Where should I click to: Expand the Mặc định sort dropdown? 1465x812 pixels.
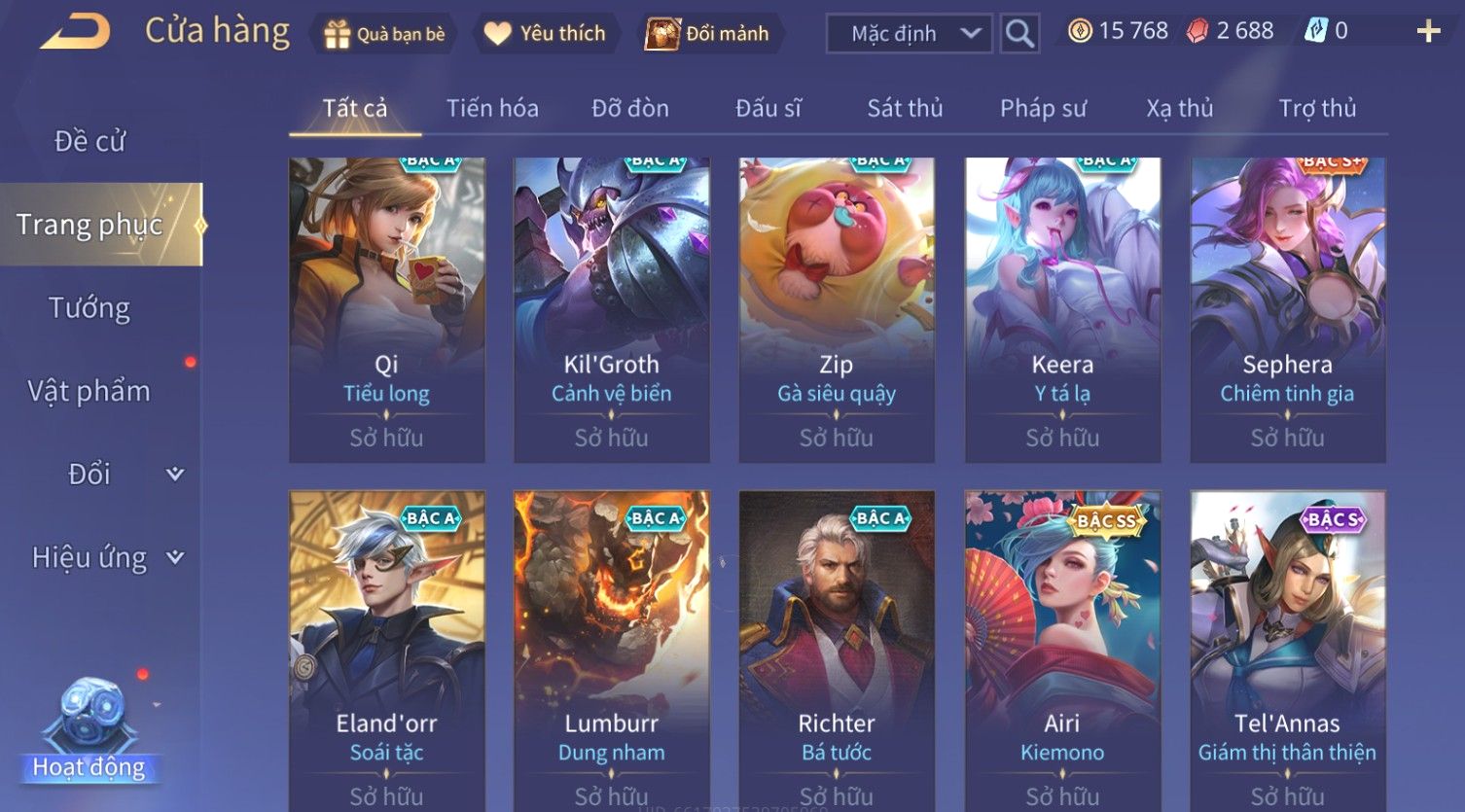909,34
